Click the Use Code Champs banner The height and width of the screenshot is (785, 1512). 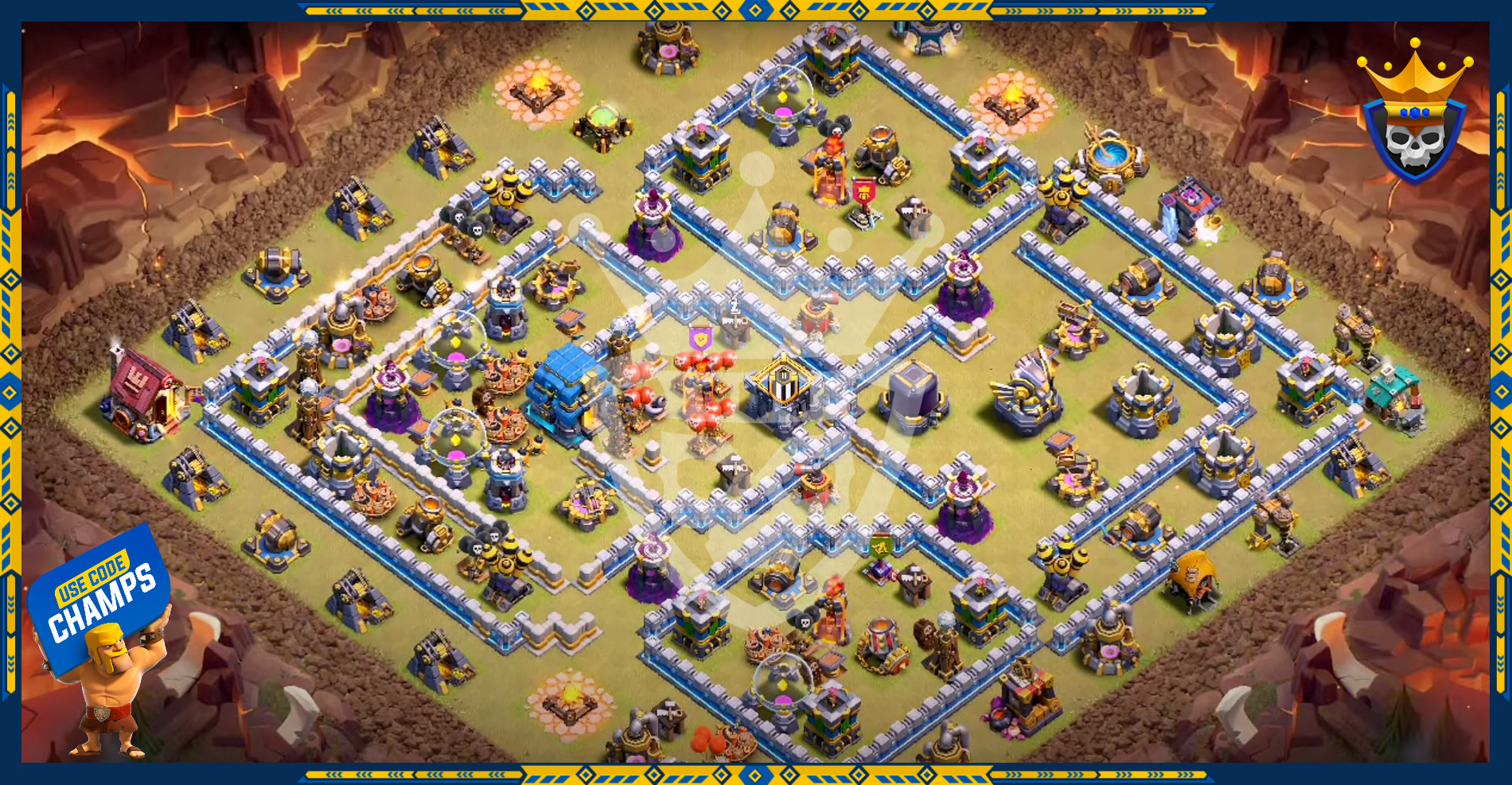(99, 595)
